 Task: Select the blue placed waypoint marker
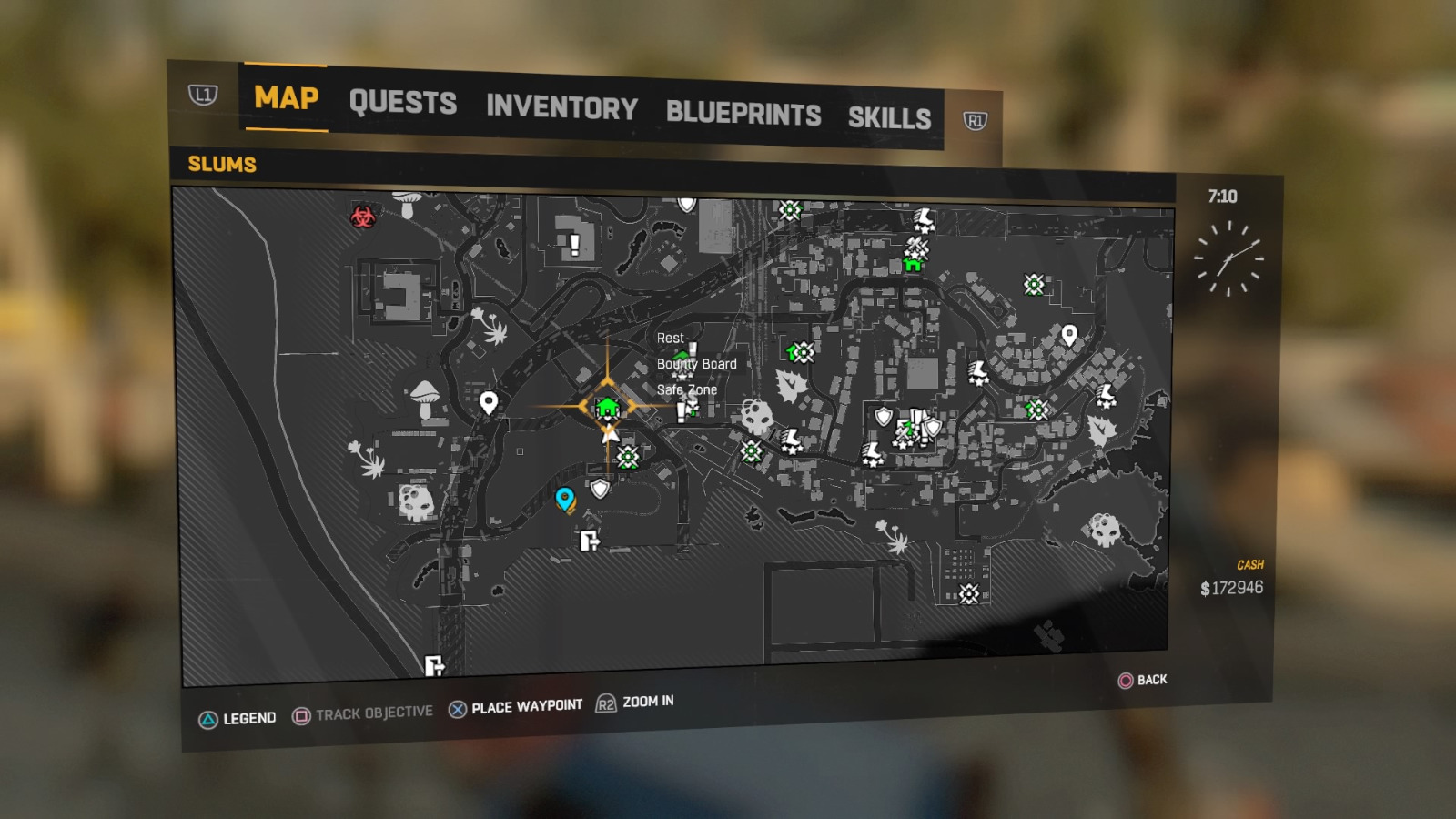click(x=563, y=499)
